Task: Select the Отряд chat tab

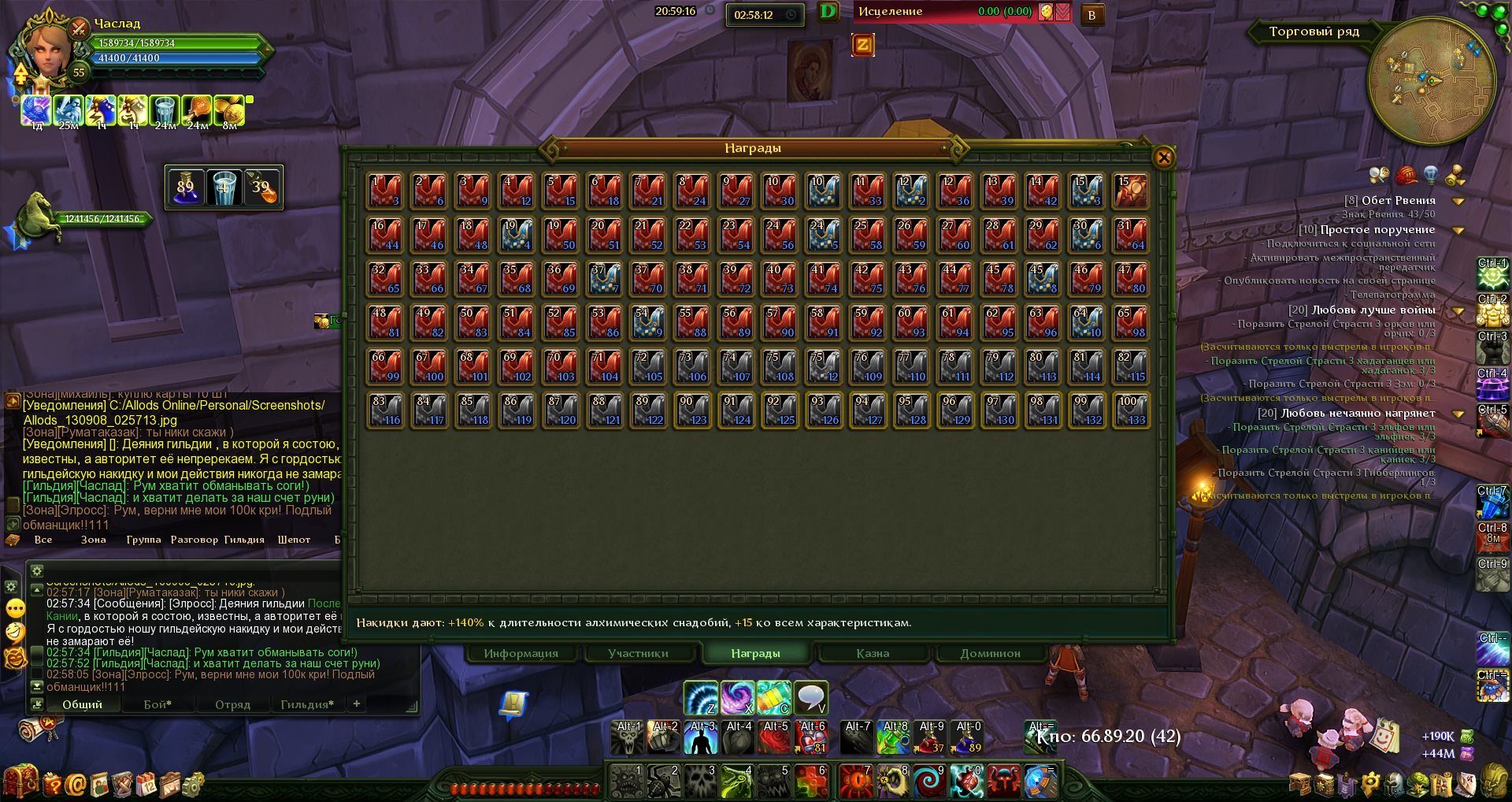Action: coord(232,704)
